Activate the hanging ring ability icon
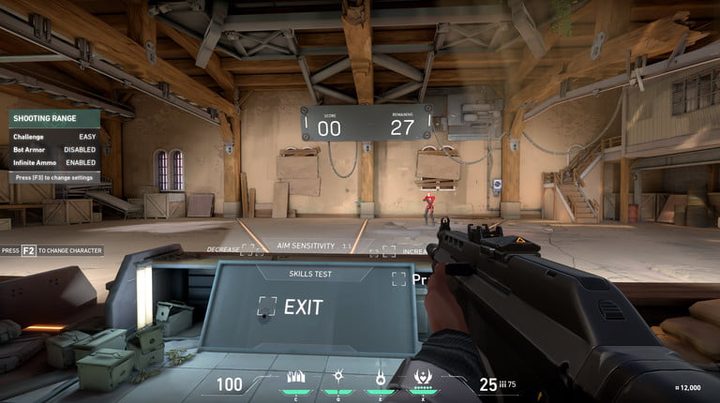Viewport: 720px width, 403px height. tap(380, 377)
